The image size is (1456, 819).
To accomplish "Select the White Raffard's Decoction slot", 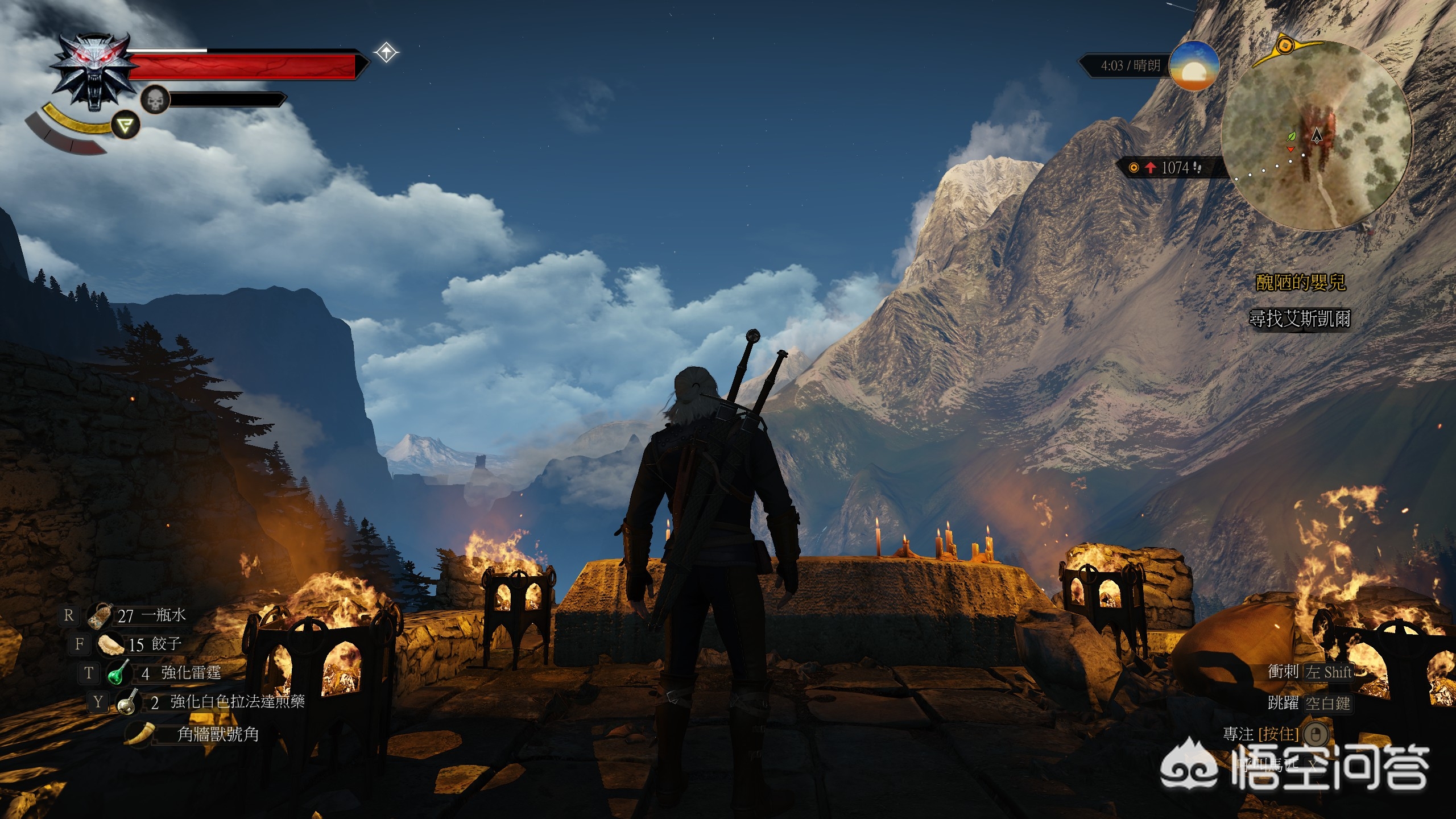I will [x=129, y=702].
